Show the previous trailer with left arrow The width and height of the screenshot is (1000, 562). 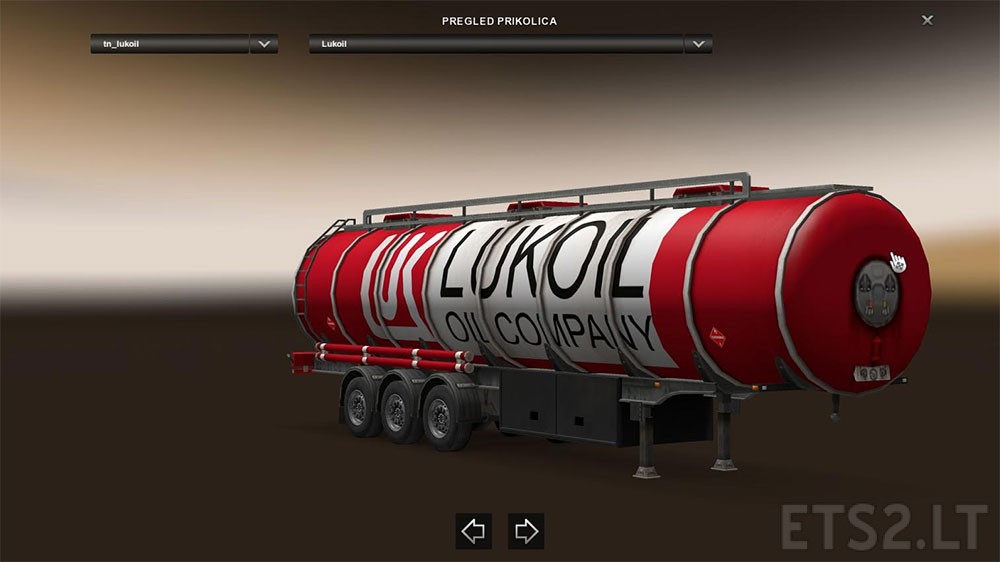tap(474, 531)
